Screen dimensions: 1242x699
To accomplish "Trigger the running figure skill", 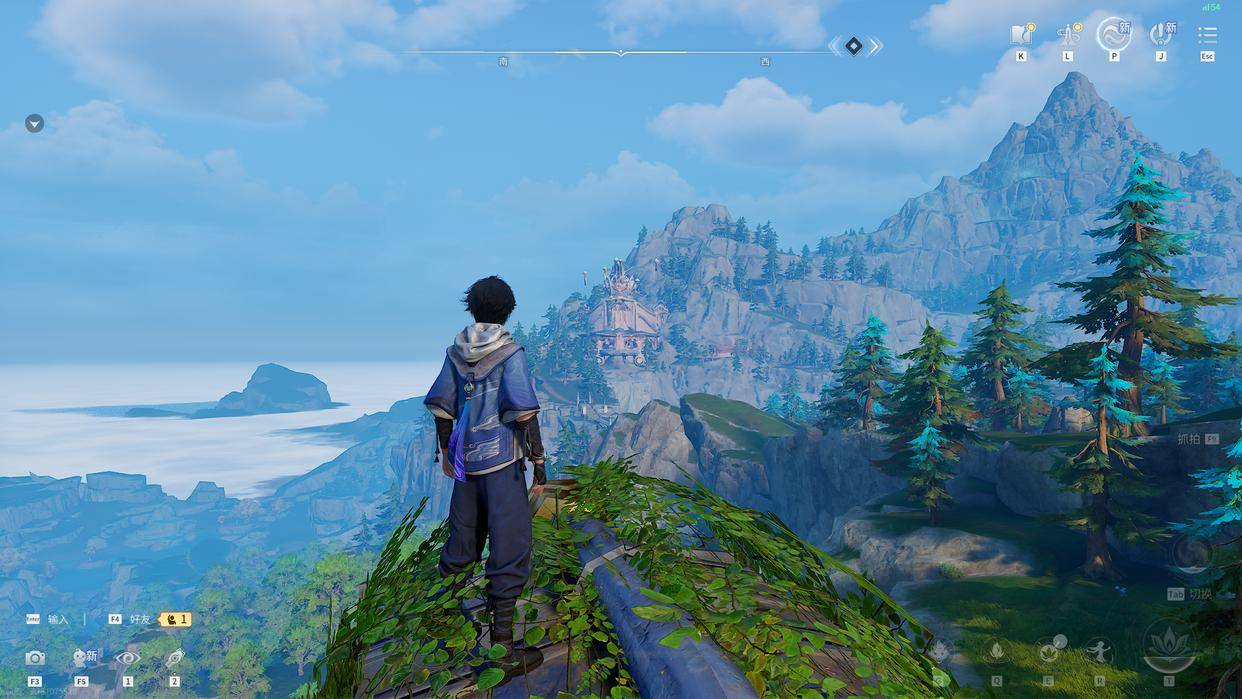I will click(1099, 652).
